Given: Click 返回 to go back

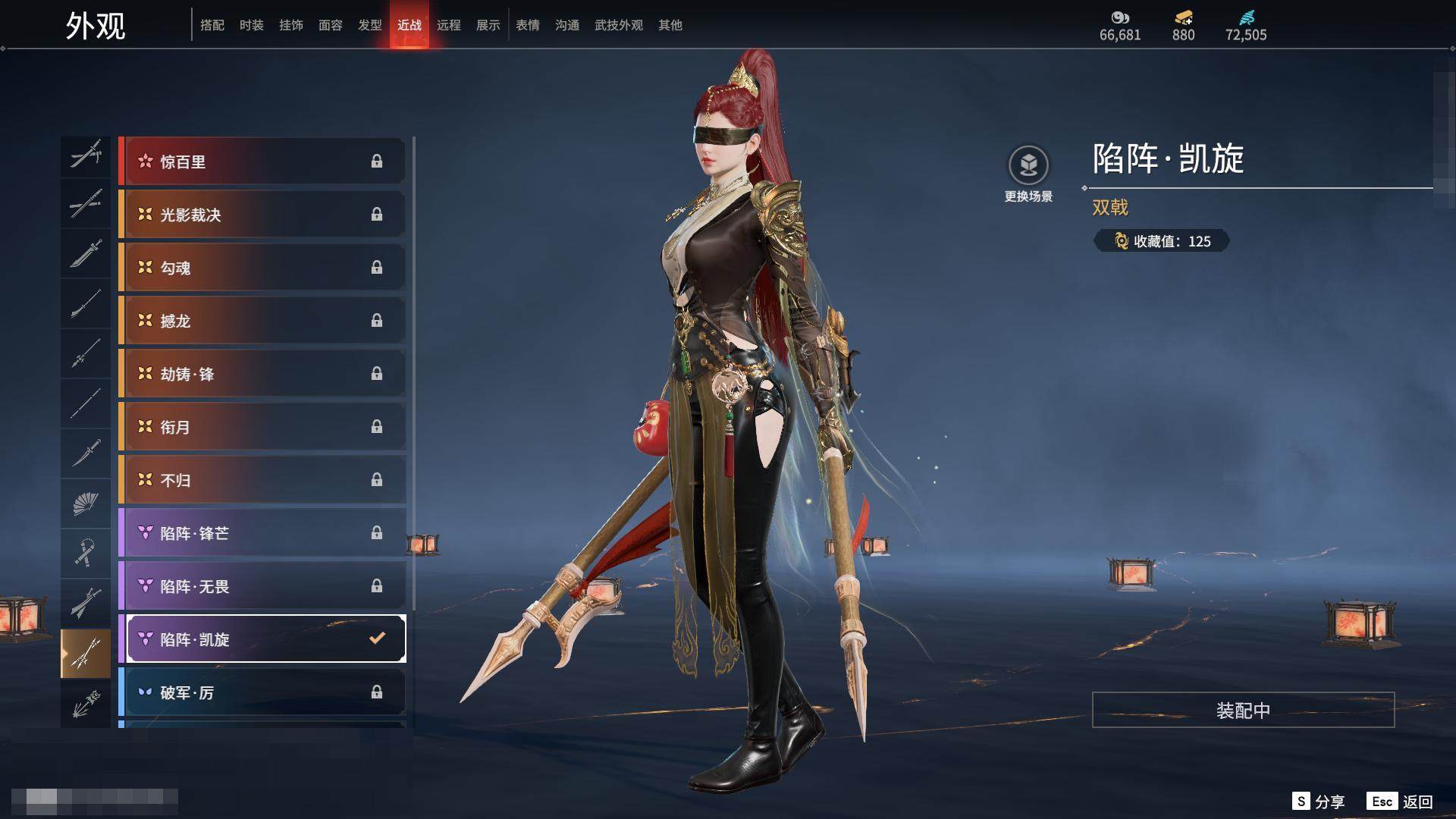Looking at the screenshot, I should click(x=1400, y=802).
